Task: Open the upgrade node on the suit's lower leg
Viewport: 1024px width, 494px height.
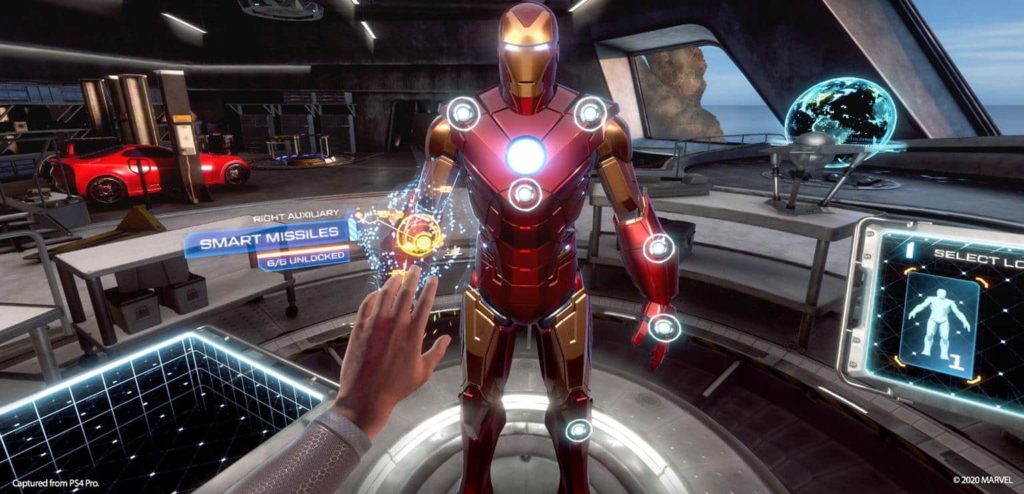Action: (578, 430)
